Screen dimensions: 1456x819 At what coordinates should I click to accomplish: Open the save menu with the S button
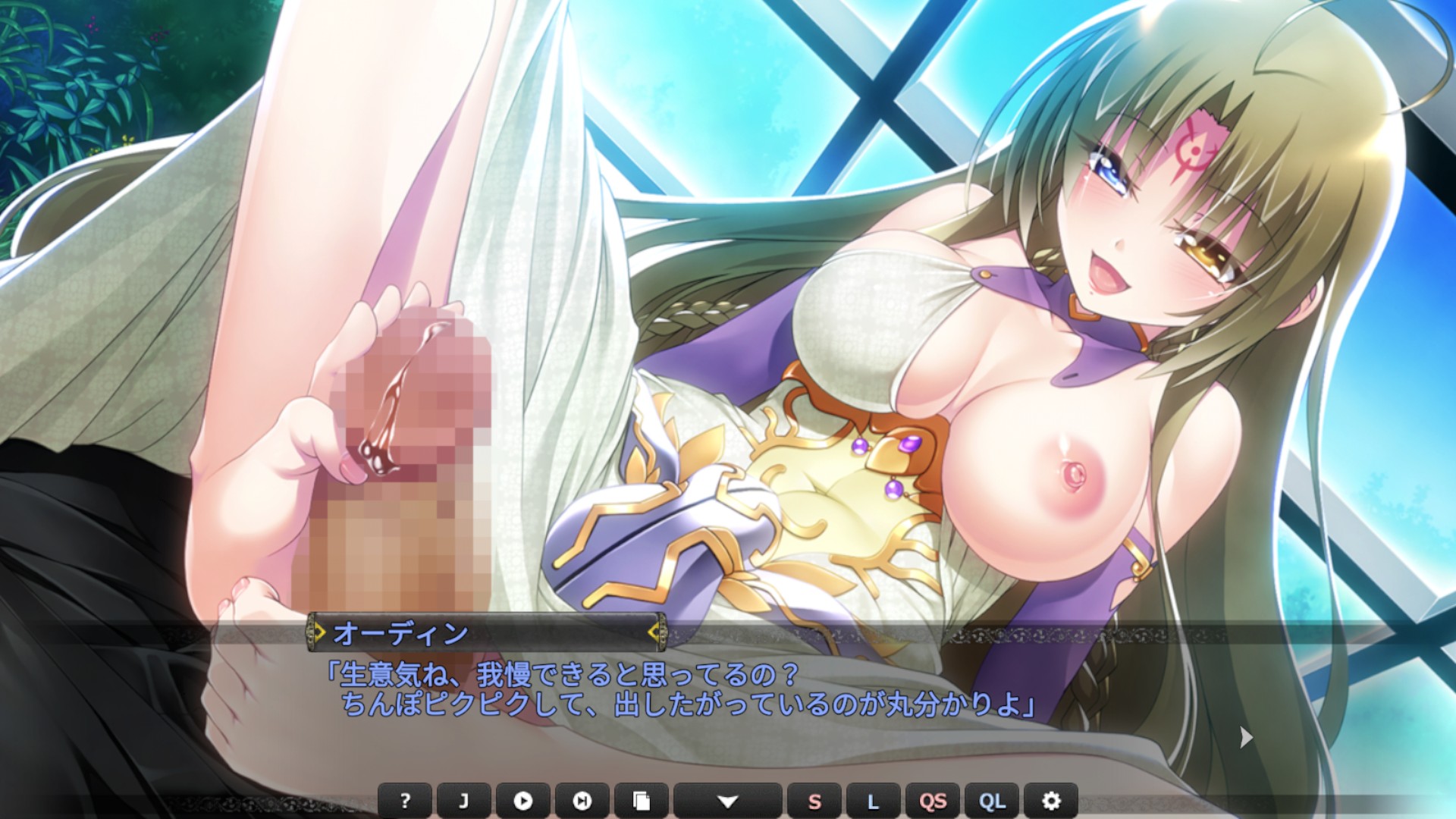click(814, 801)
